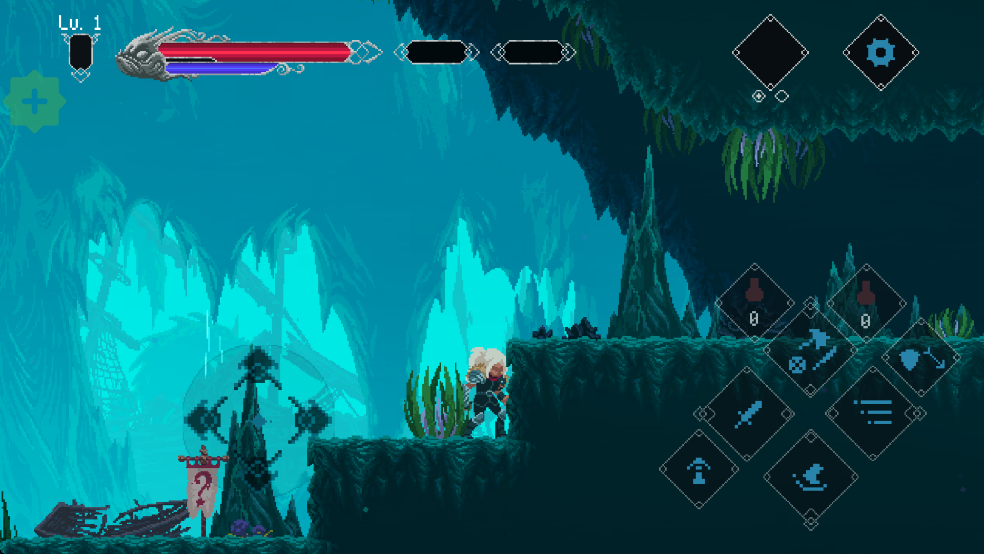
Task: Activate the boot slide button
Action: pyautogui.click(x=810, y=477)
